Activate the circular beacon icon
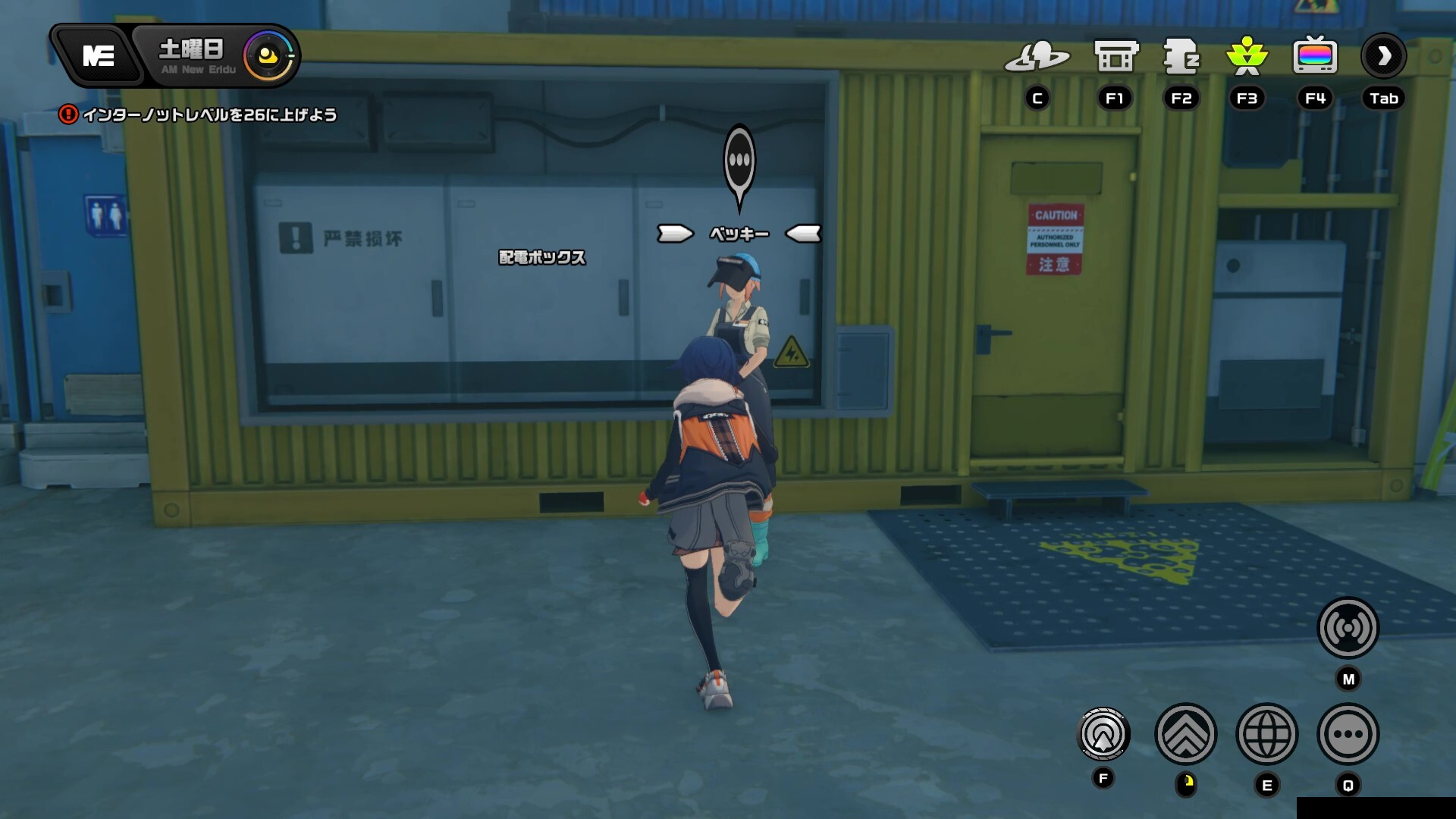The height and width of the screenshot is (819, 1456). 1103,734
